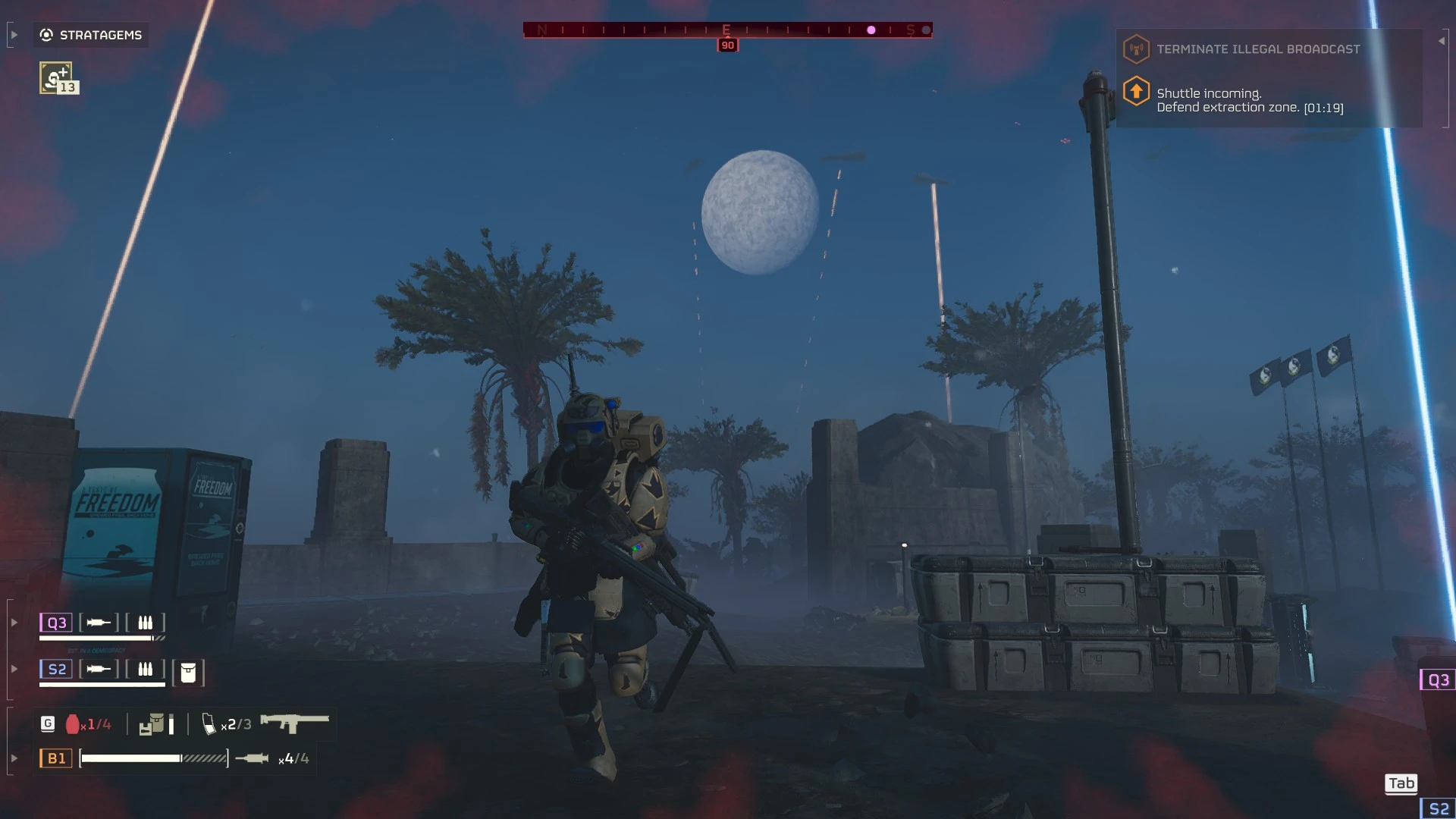
Task: Collapse the objectives panel with its arrow
Action: 1441,41
